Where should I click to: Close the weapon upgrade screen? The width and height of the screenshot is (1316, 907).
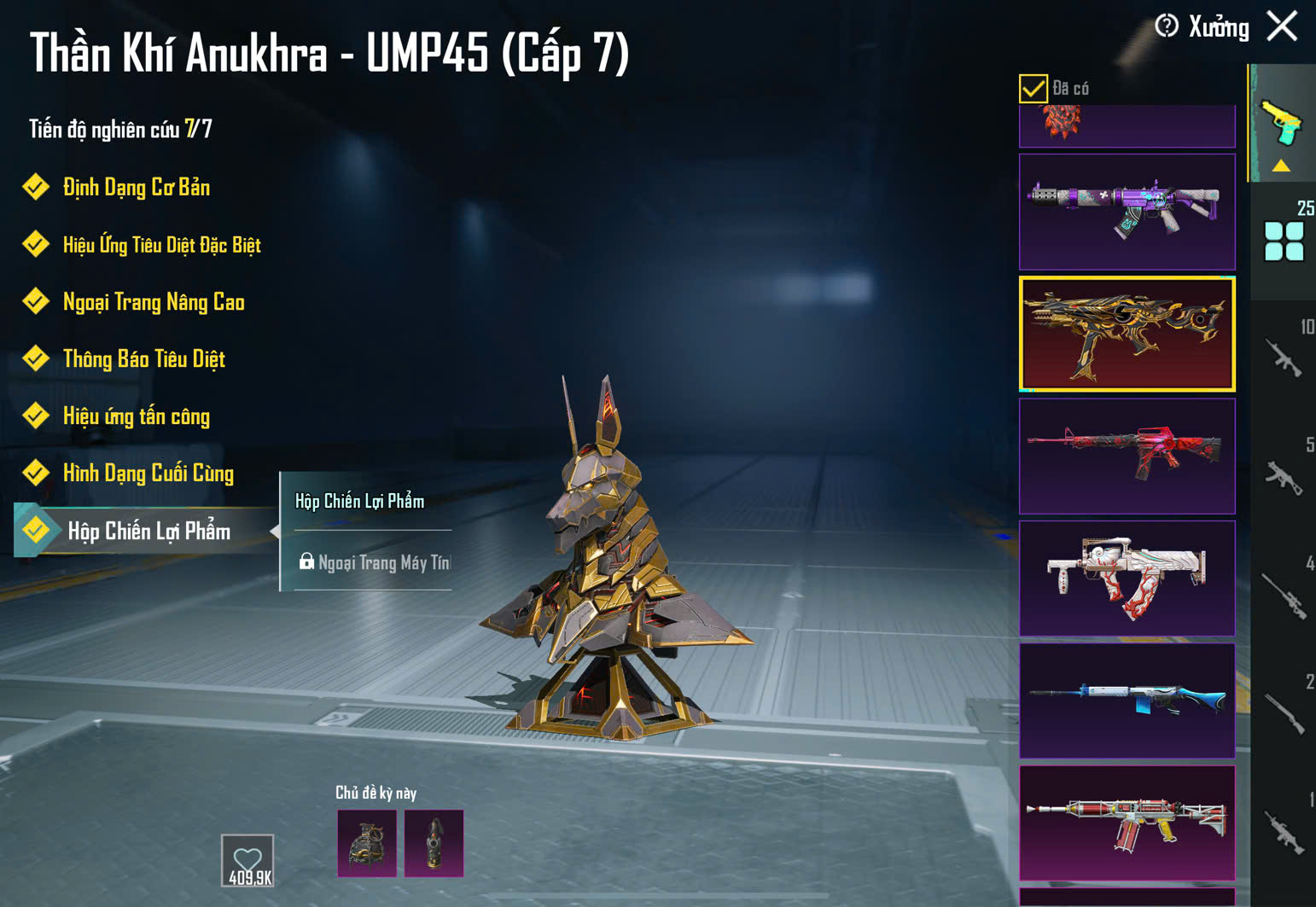coord(1282,26)
